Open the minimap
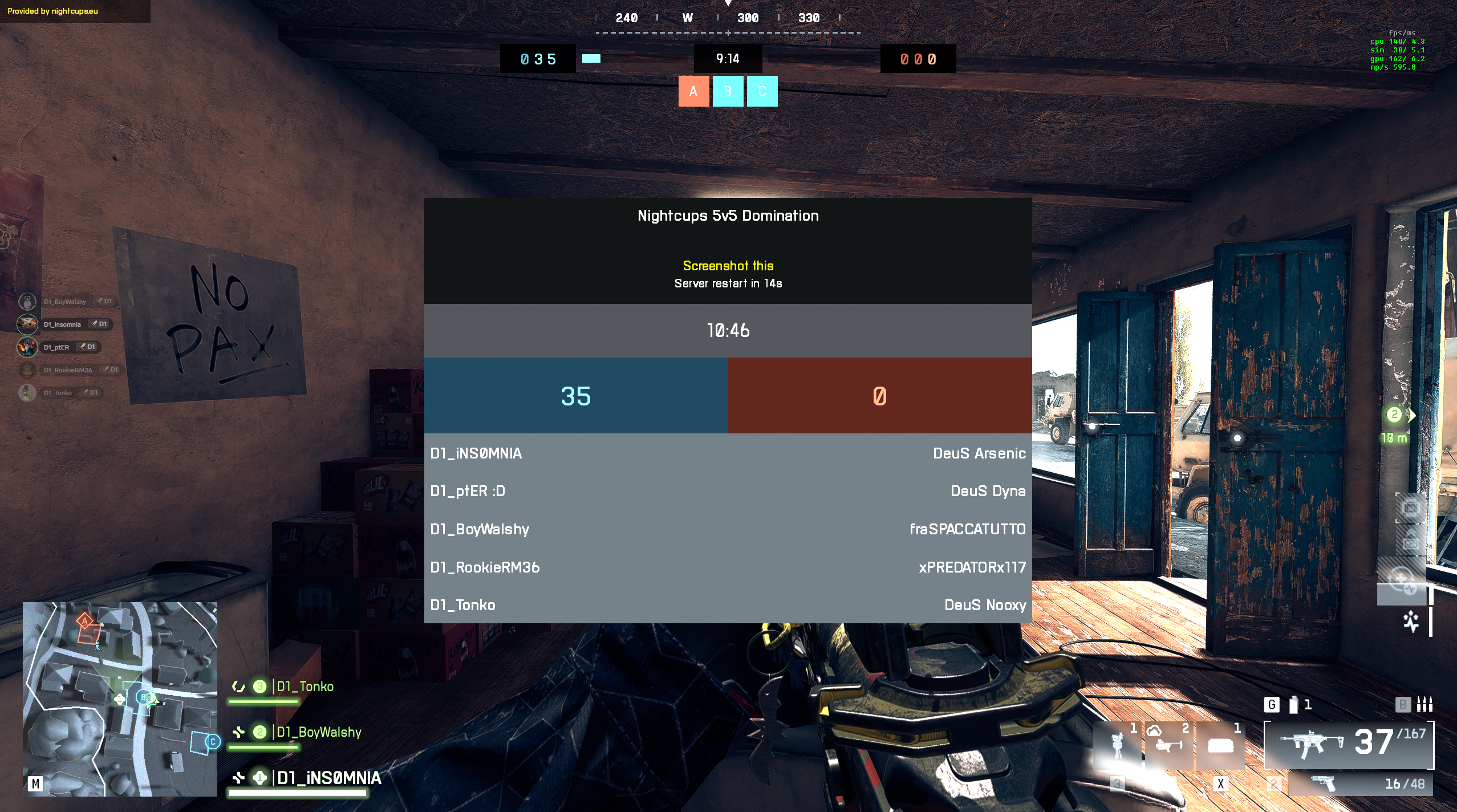The height and width of the screenshot is (812, 1457). [120, 699]
